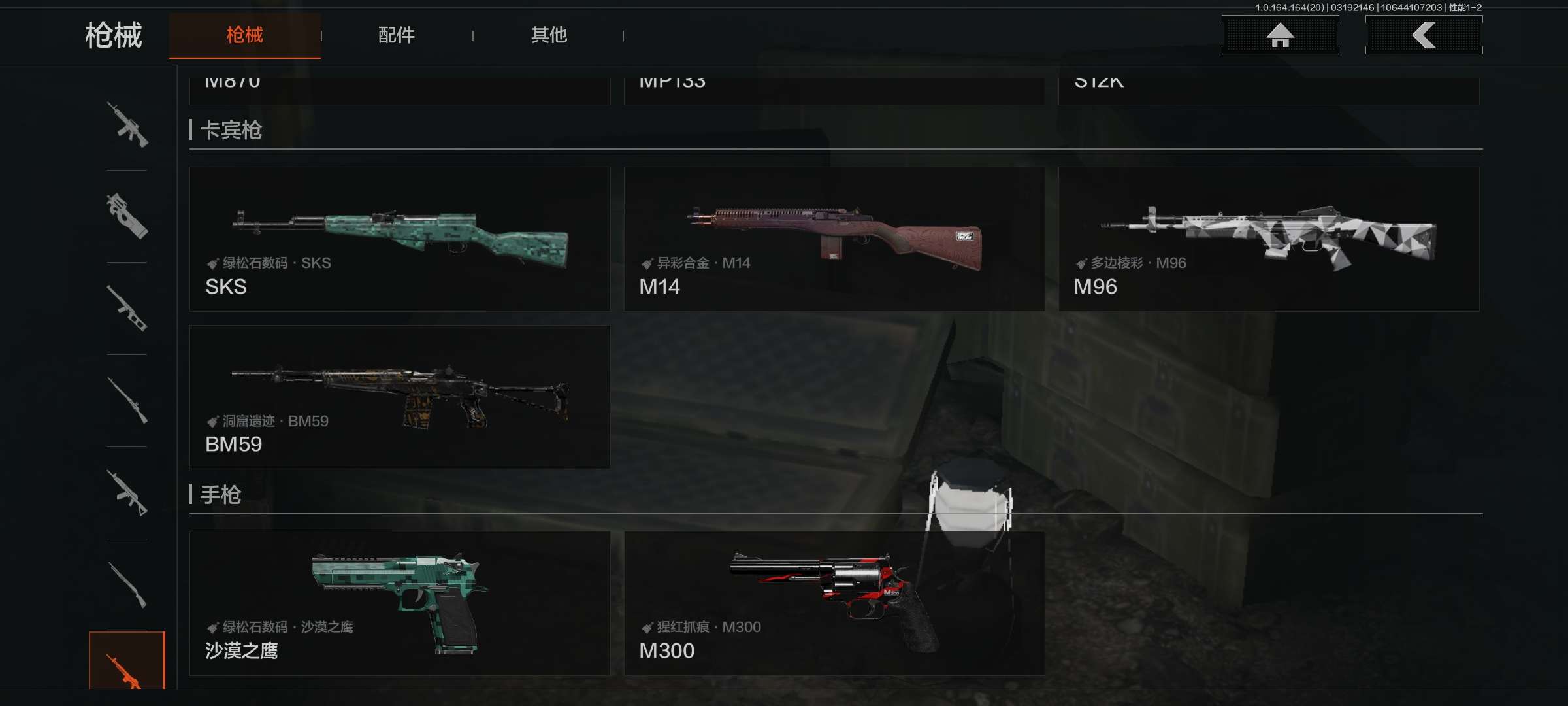Go back using the arrow button
This screenshot has height=706, width=1568.
1424,35
